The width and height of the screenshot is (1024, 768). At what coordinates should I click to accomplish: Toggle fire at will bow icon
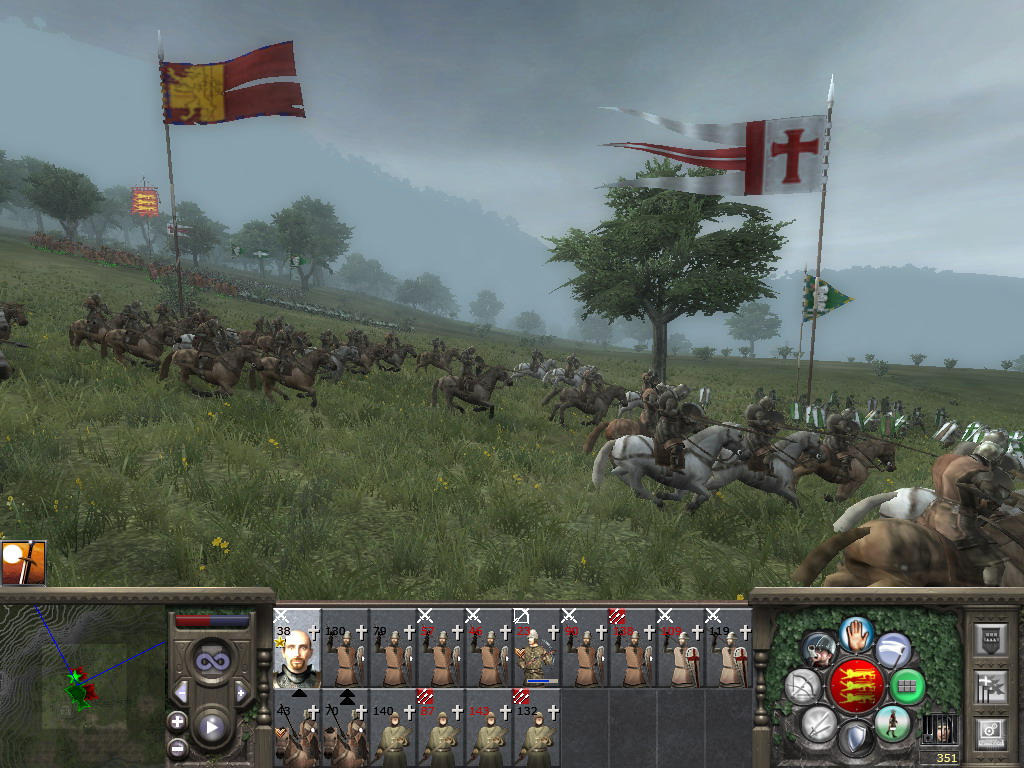coord(803,686)
